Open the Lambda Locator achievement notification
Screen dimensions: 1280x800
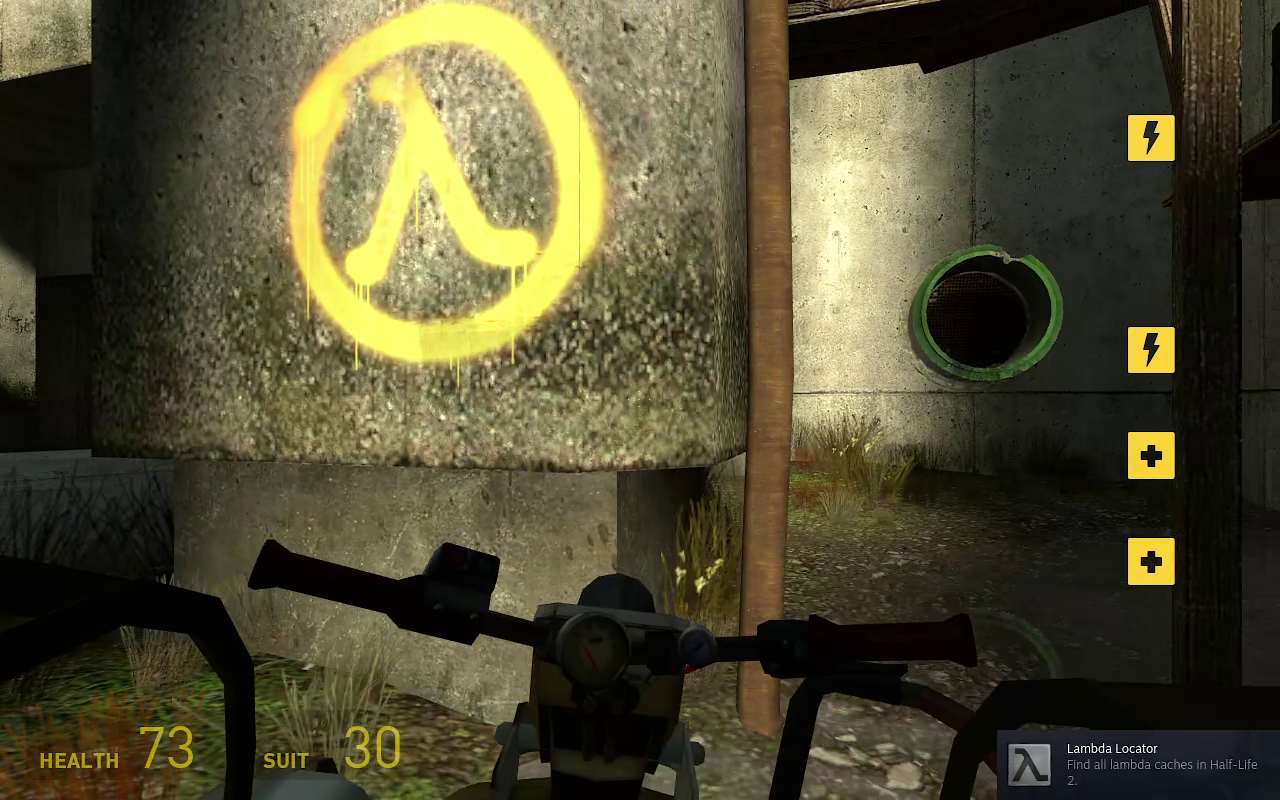point(1140,765)
